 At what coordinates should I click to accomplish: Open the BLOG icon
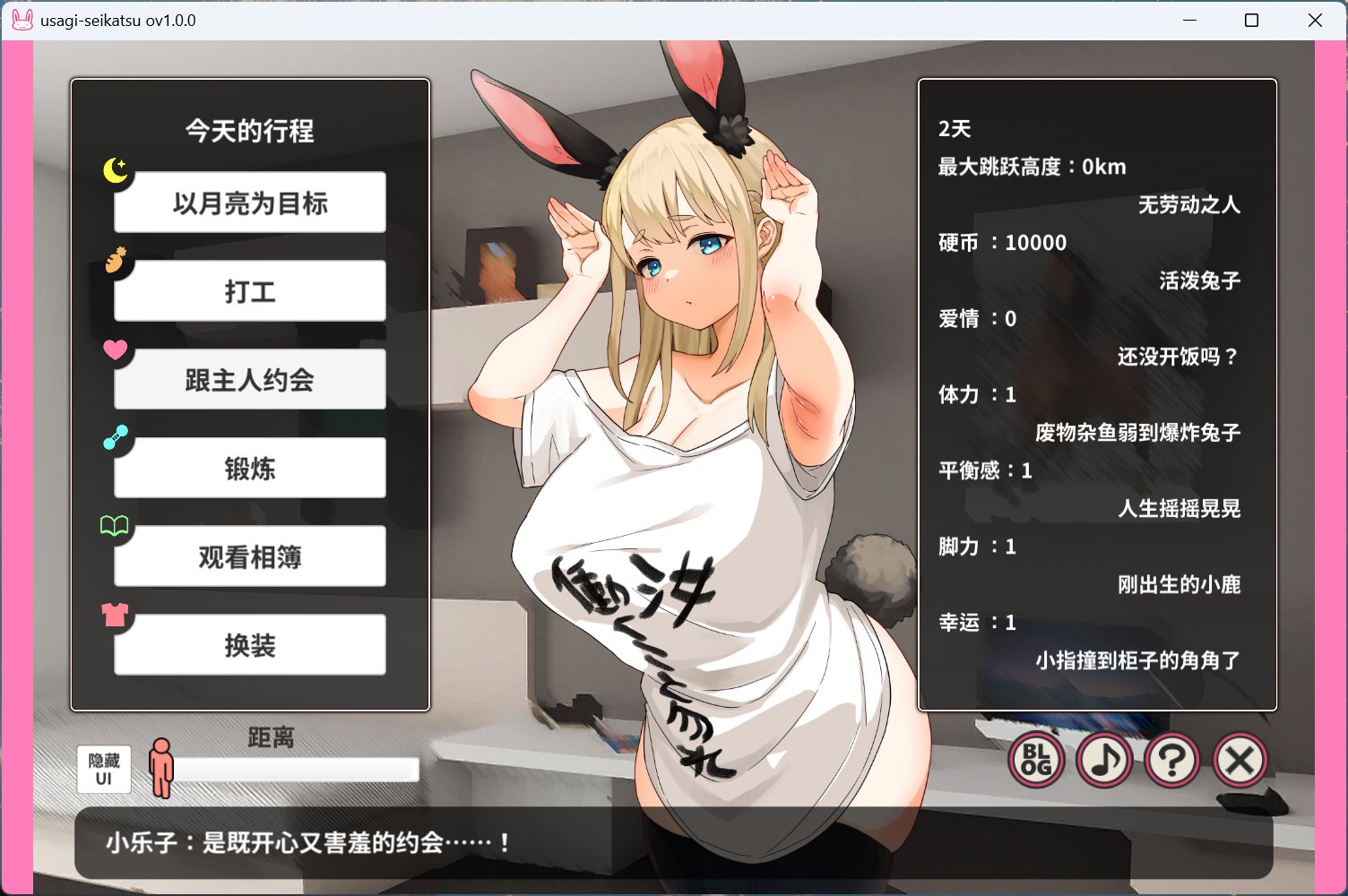[1035, 760]
